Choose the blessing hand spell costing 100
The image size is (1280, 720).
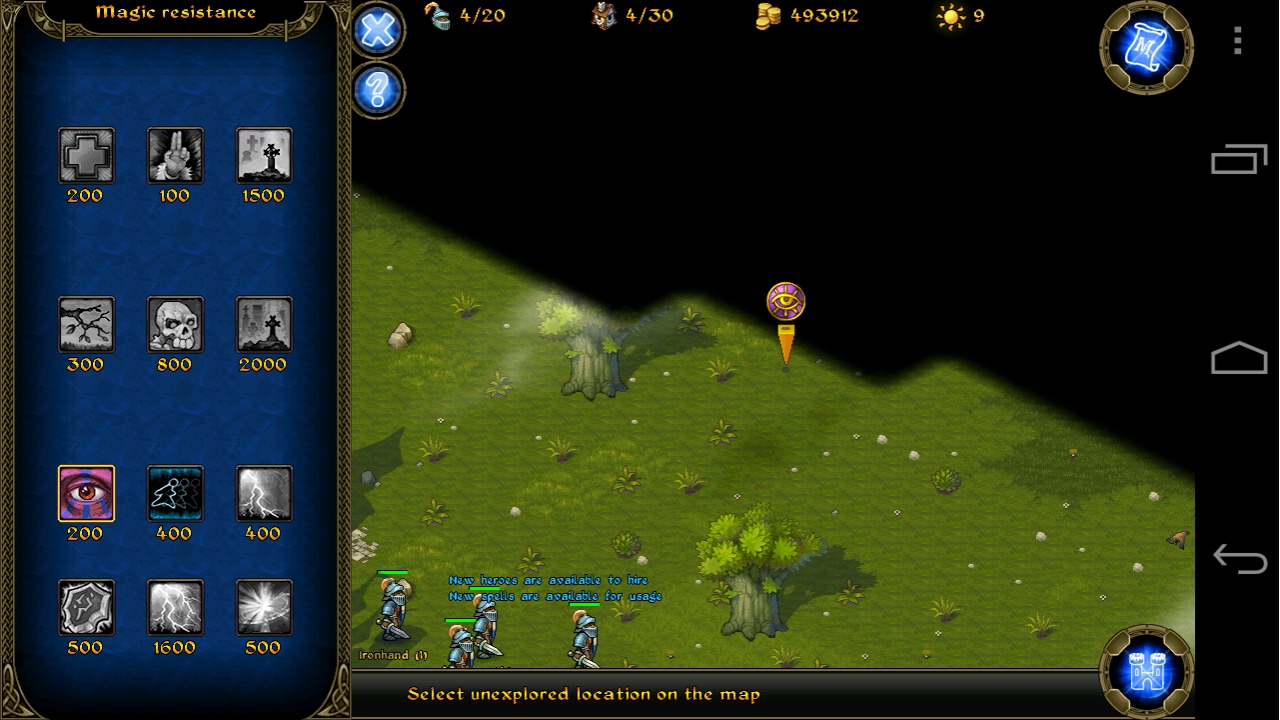[175, 155]
